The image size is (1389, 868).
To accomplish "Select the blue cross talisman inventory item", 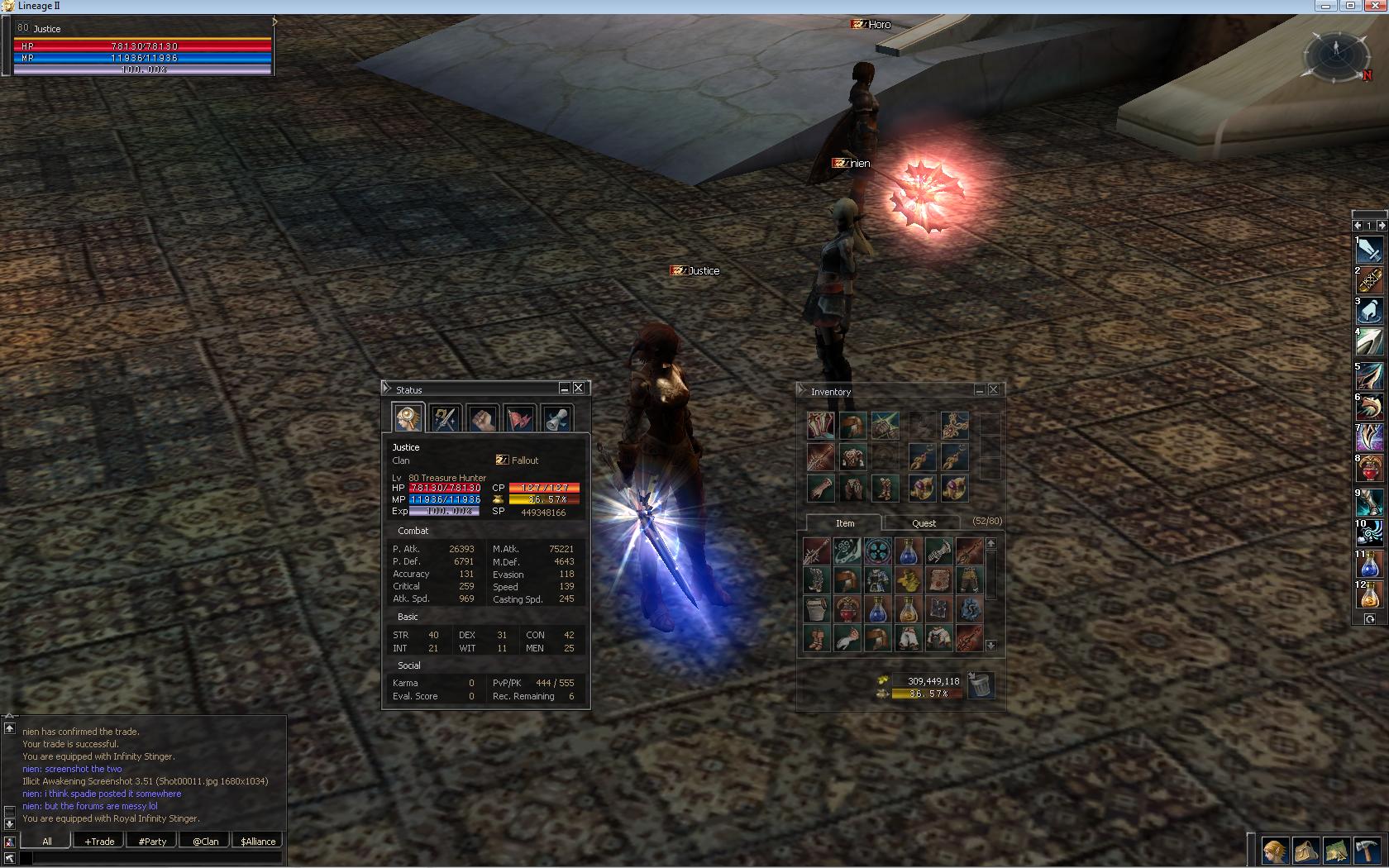I will click(x=877, y=550).
